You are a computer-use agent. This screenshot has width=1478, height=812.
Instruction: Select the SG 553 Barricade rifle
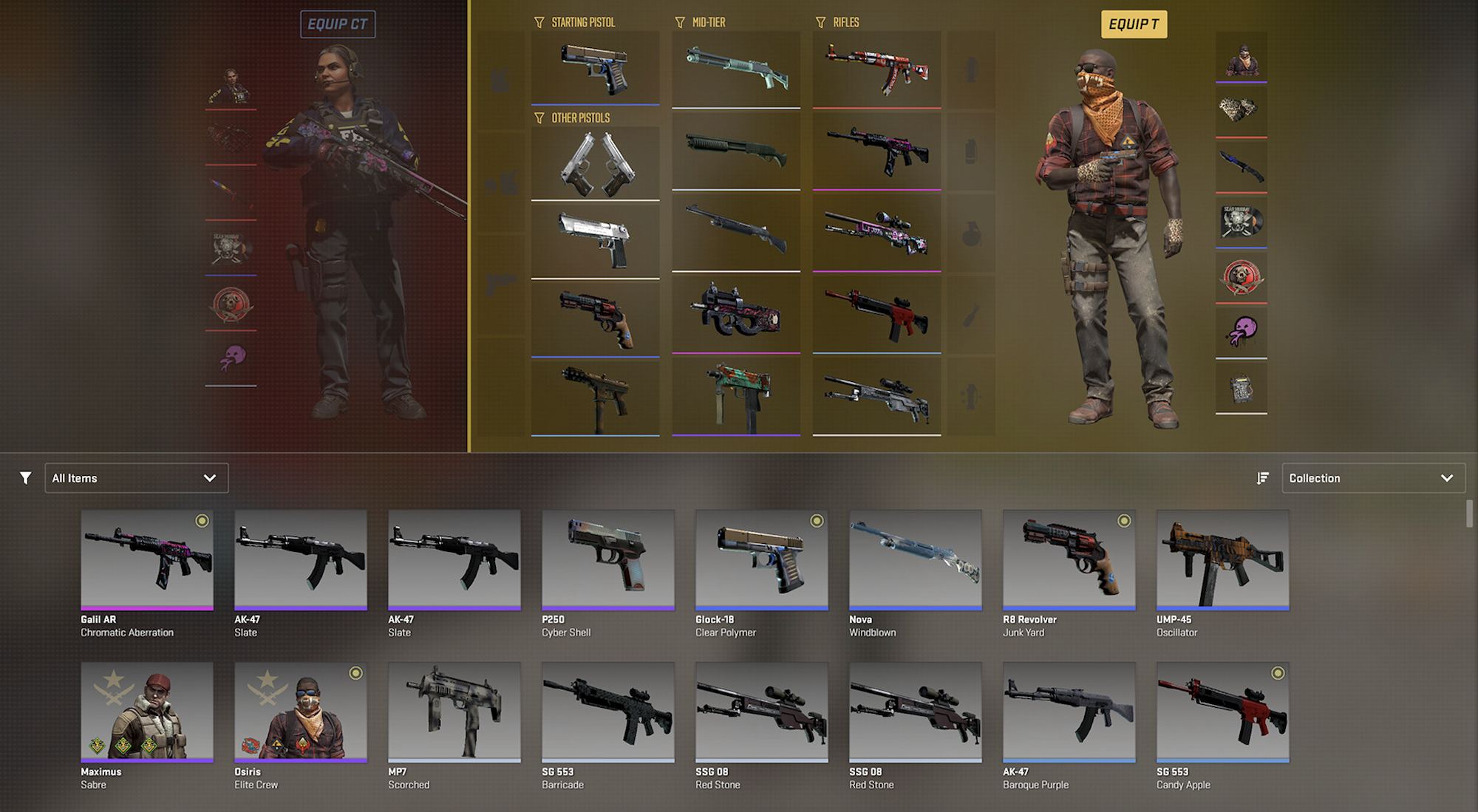[x=607, y=712]
